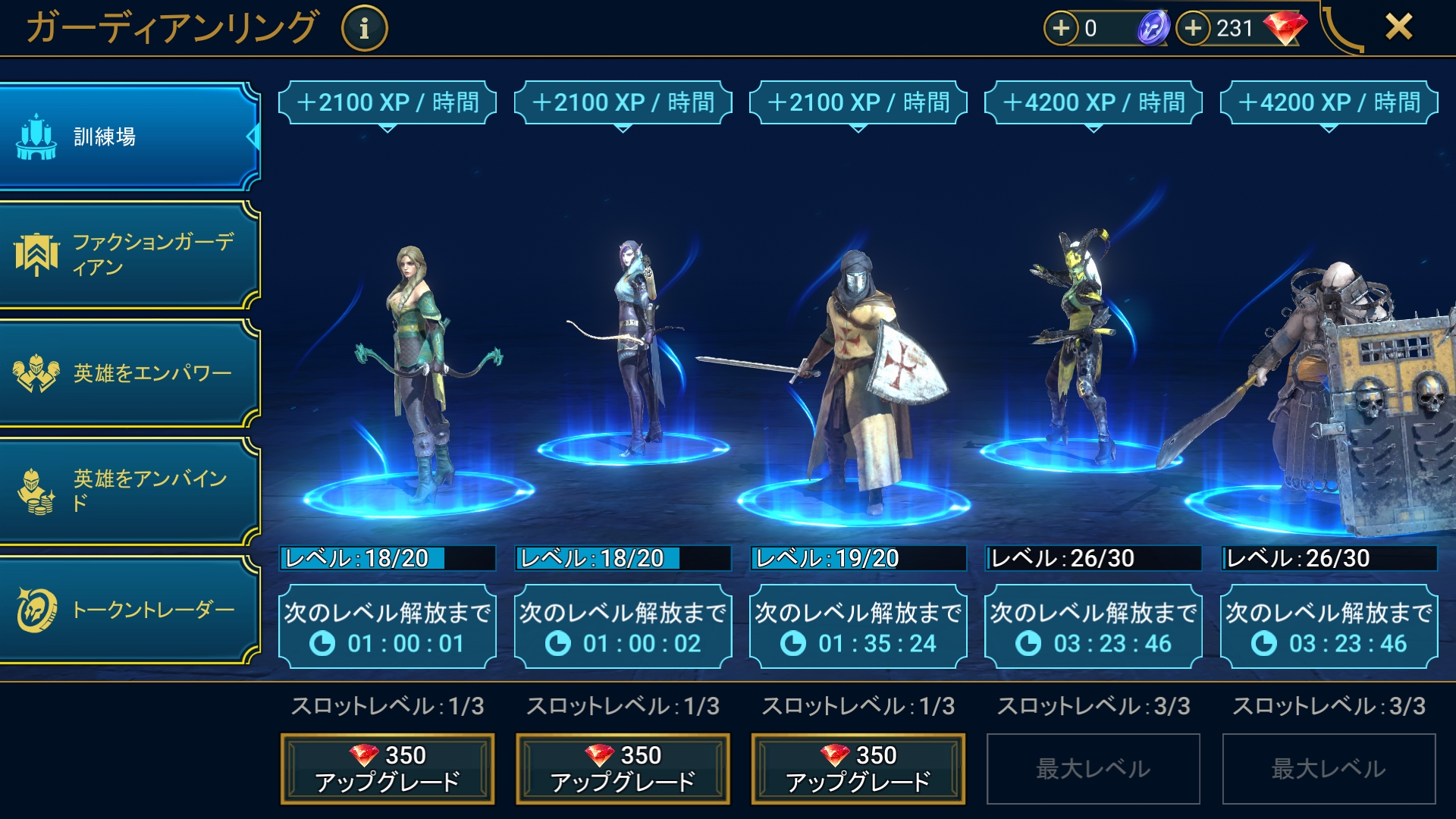Open the トークントレーダー tab
The image size is (1456, 819).
[129, 610]
